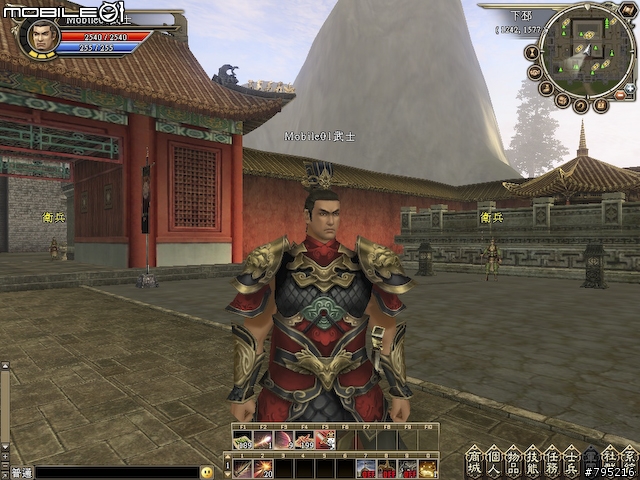640x480 pixels.
Task: Activate the fiery burst skill in slot 2
Action: [x=264, y=467]
